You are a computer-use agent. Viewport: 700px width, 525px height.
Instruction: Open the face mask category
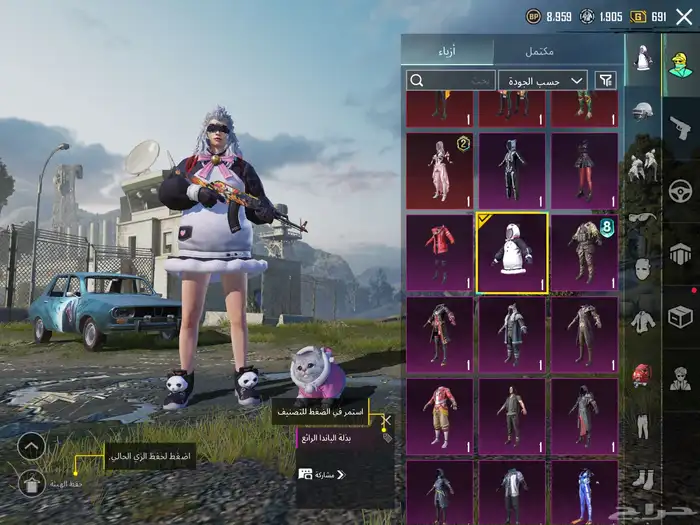[x=642, y=269]
